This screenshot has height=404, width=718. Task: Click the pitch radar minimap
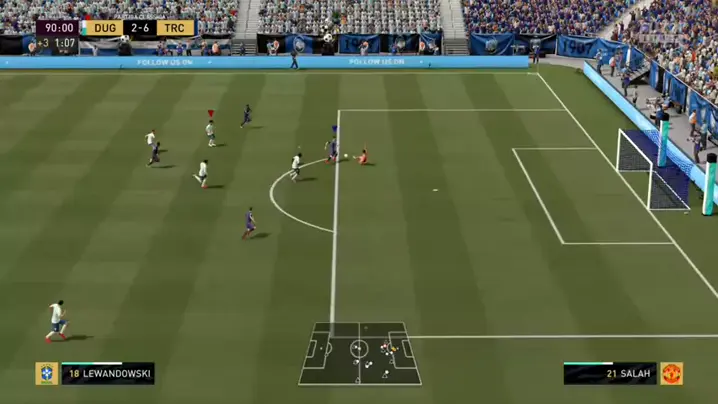click(x=360, y=353)
